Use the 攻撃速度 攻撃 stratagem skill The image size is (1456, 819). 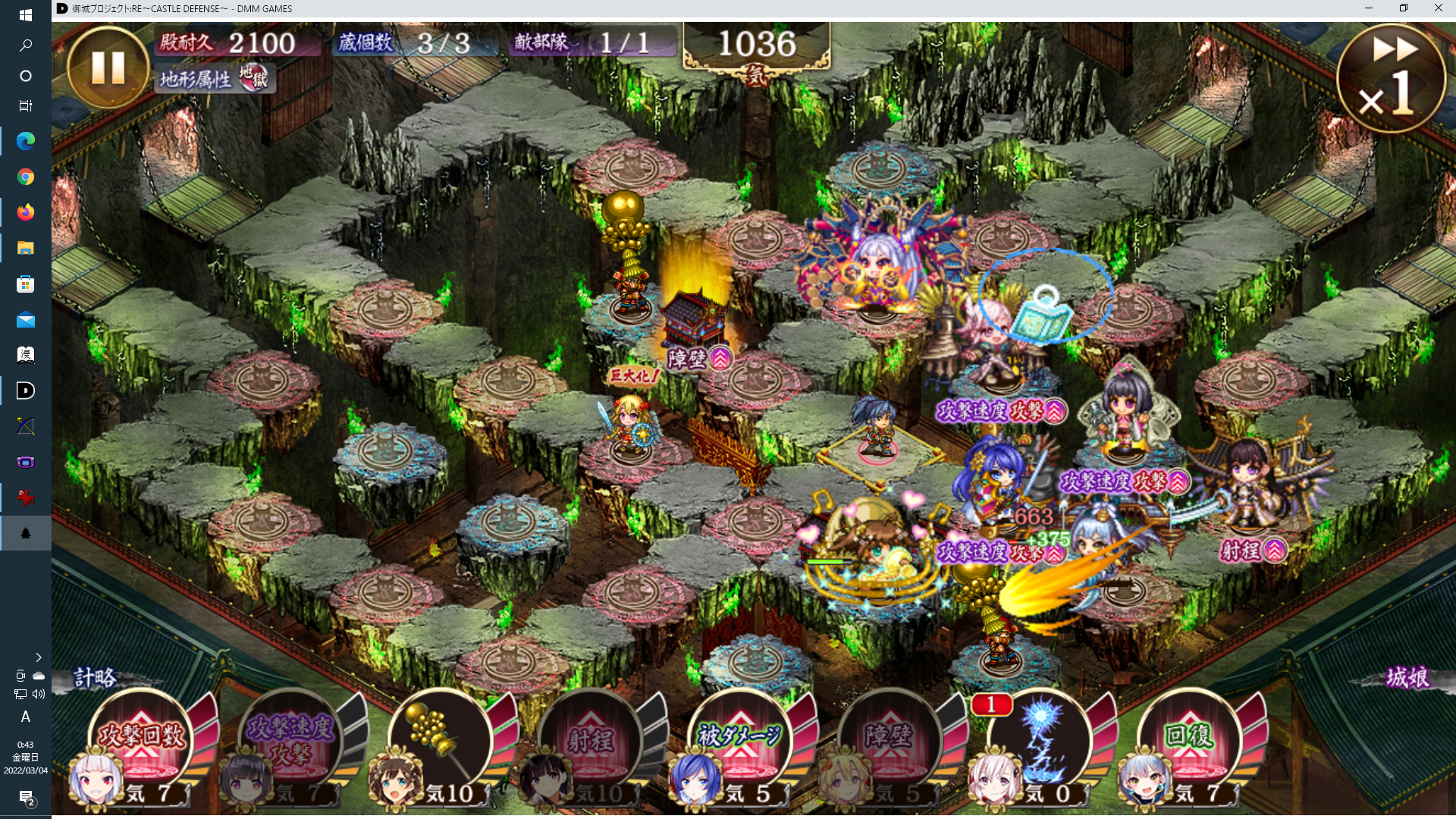coord(290,741)
